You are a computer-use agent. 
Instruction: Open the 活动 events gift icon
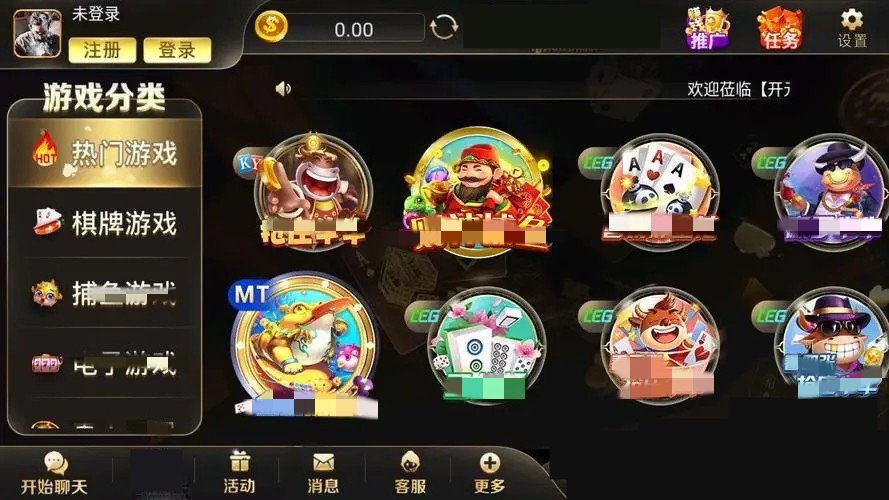point(239,473)
